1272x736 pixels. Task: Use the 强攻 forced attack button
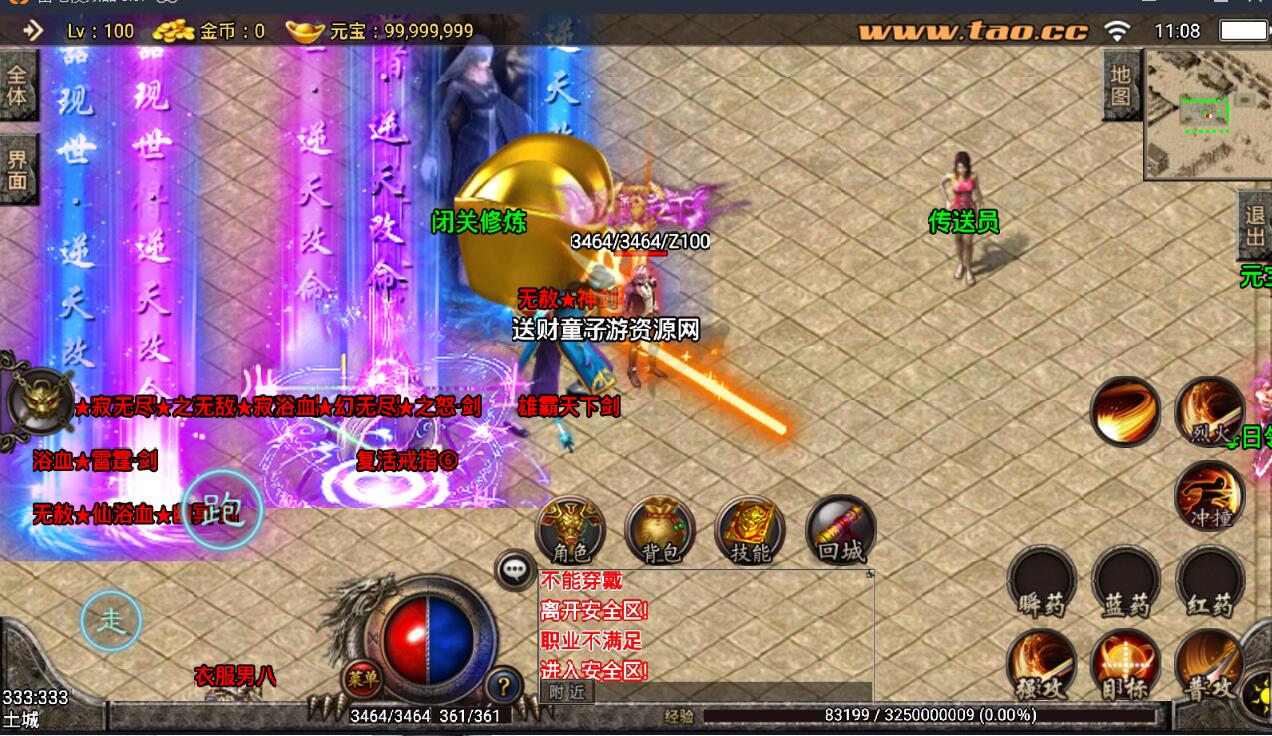pos(1041,665)
